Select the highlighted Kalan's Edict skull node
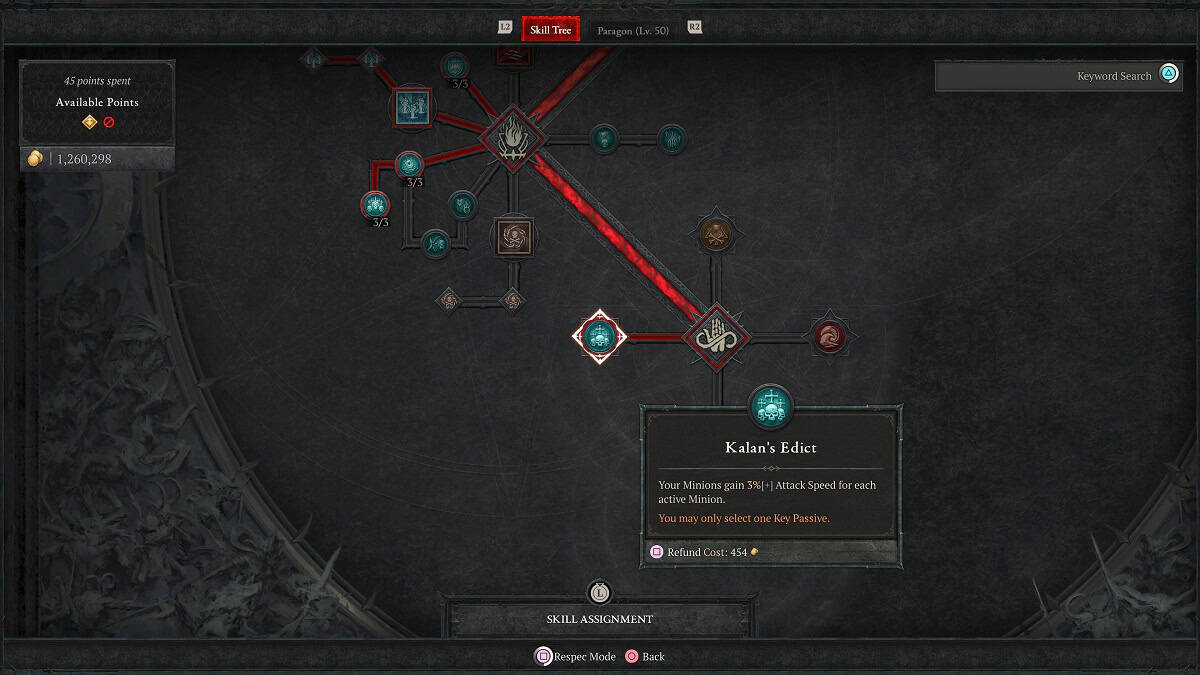 coord(599,337)
